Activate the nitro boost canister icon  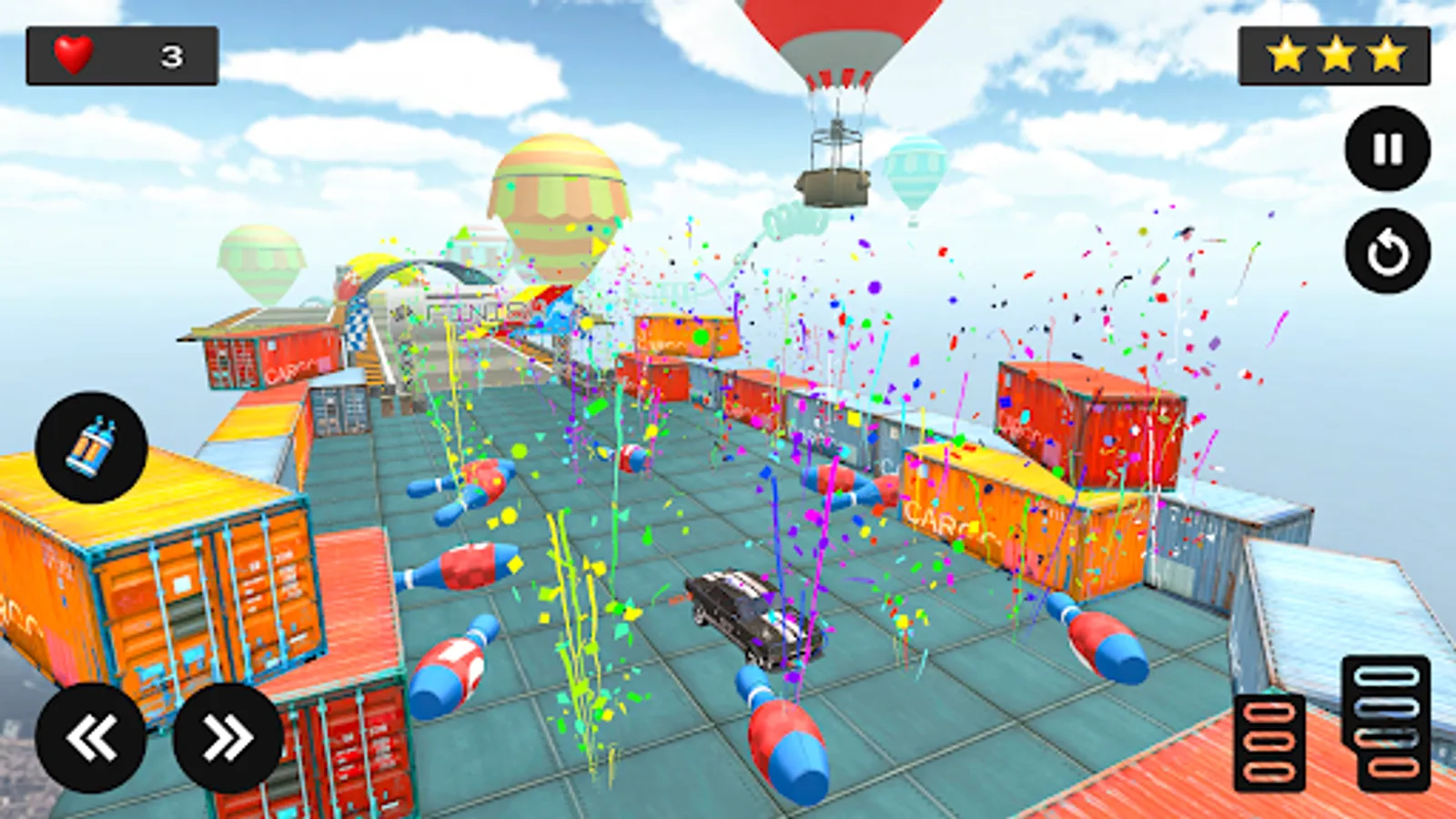(91, 448)
